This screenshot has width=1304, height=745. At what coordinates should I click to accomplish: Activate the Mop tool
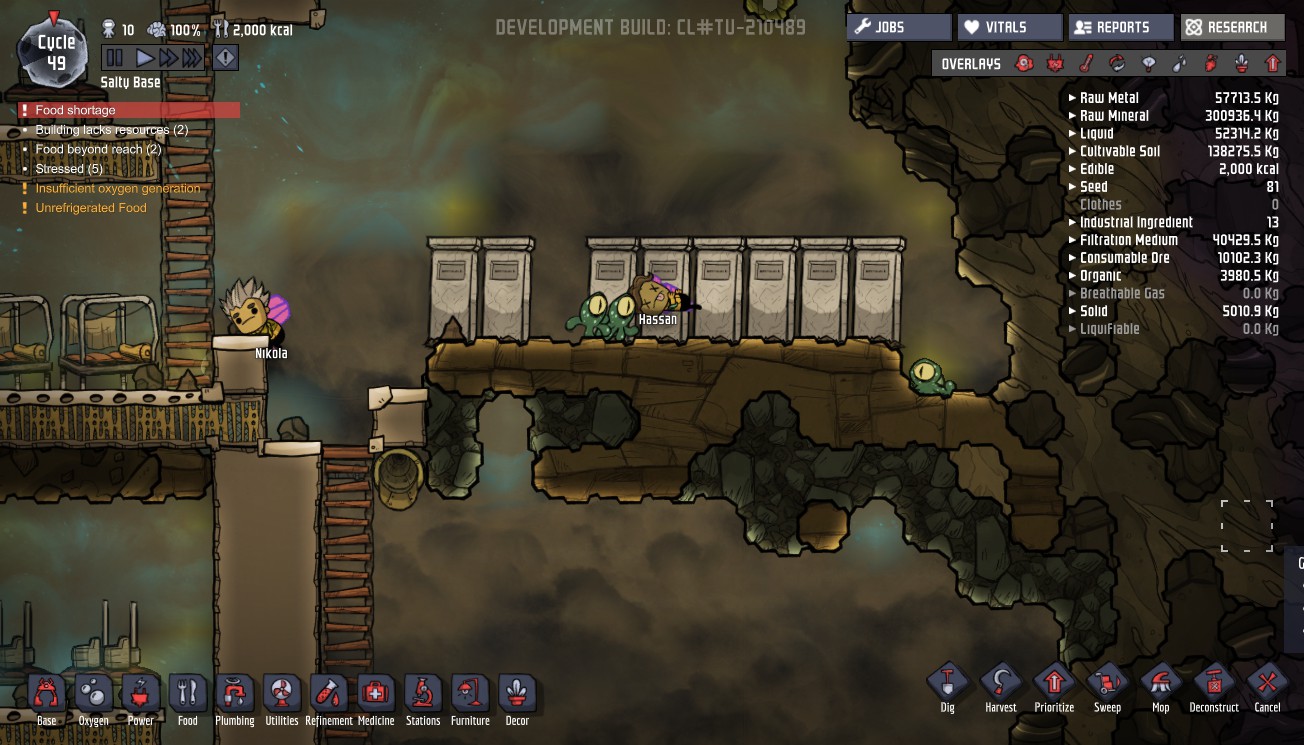tap(1160, 687)
